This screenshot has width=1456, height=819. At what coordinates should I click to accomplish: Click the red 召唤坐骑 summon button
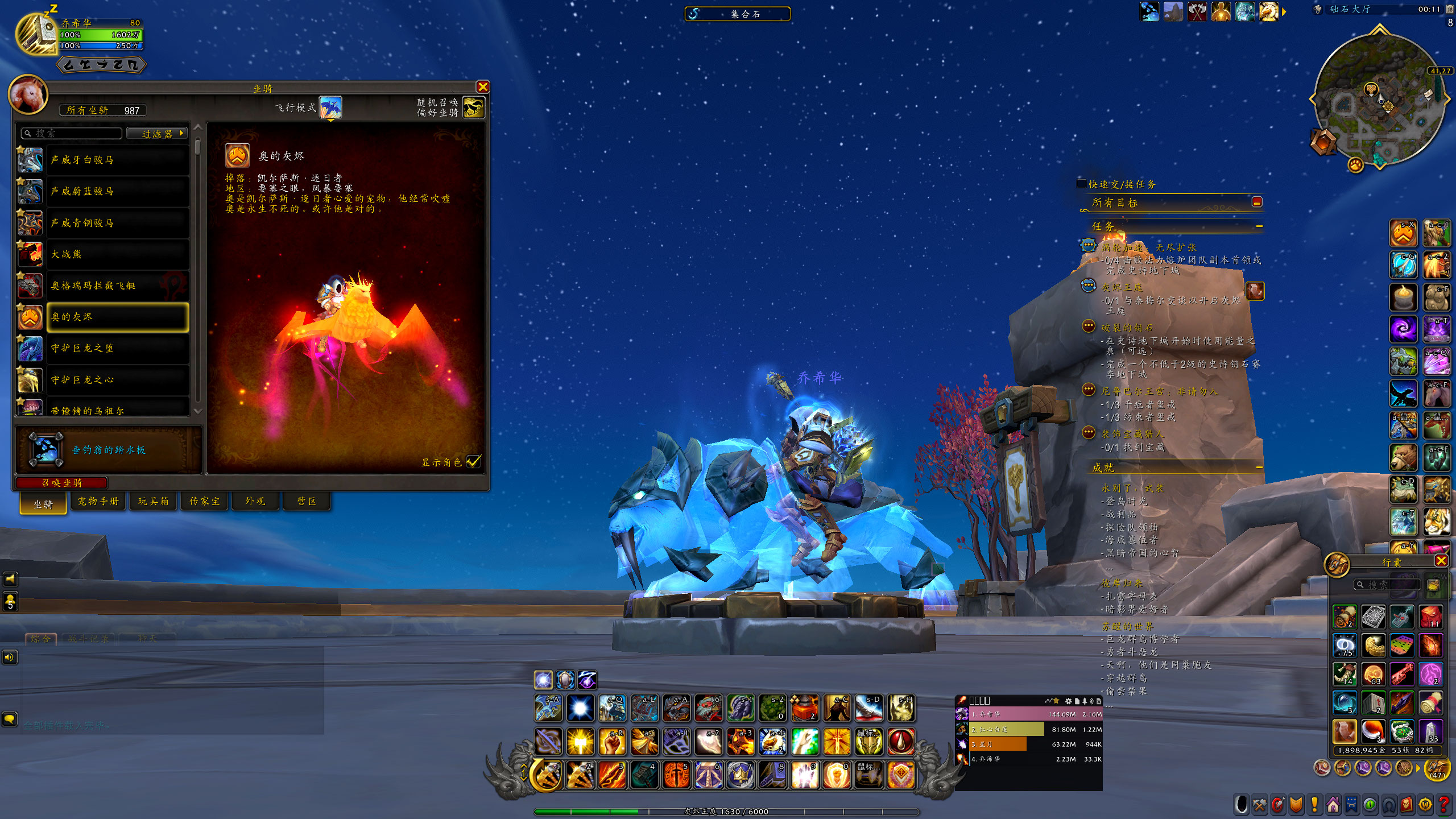[x=61, y=483]
